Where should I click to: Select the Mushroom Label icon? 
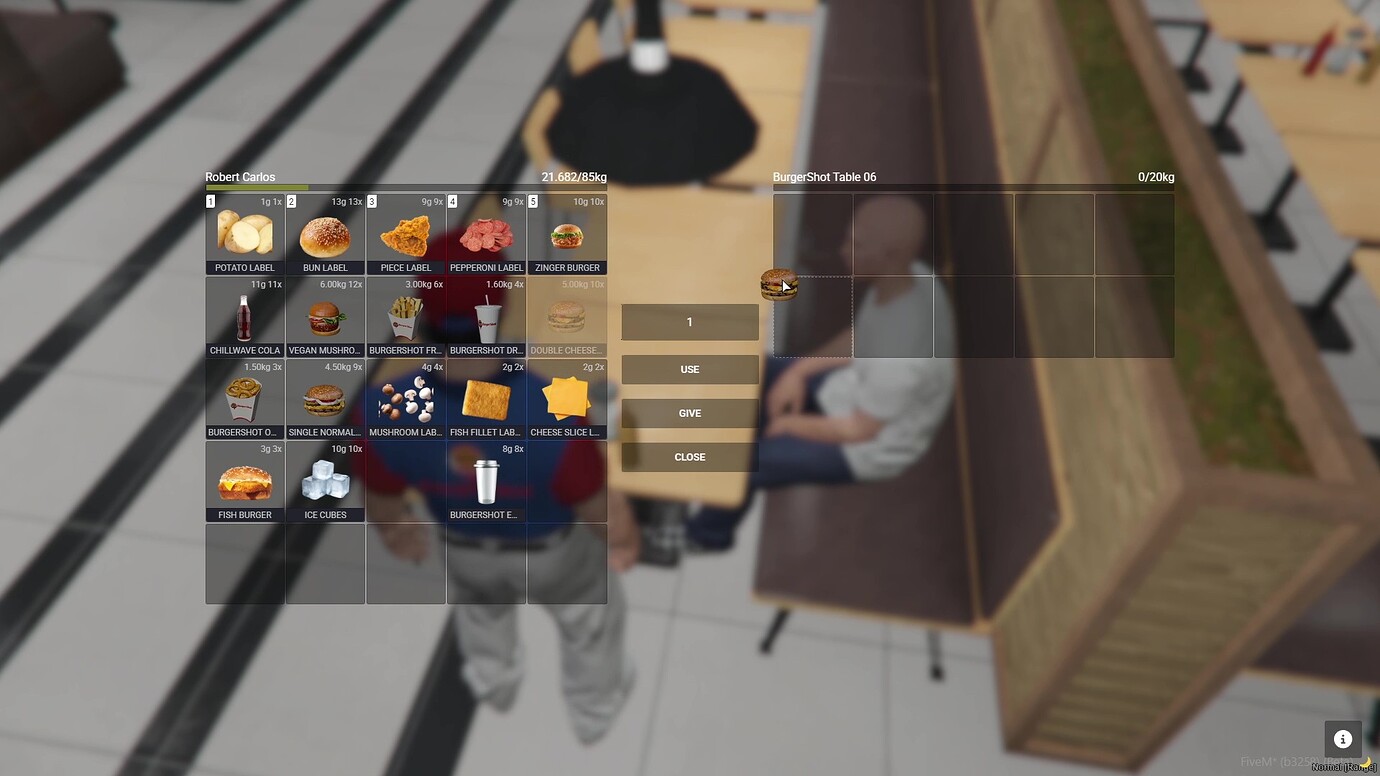pos(405,398)
